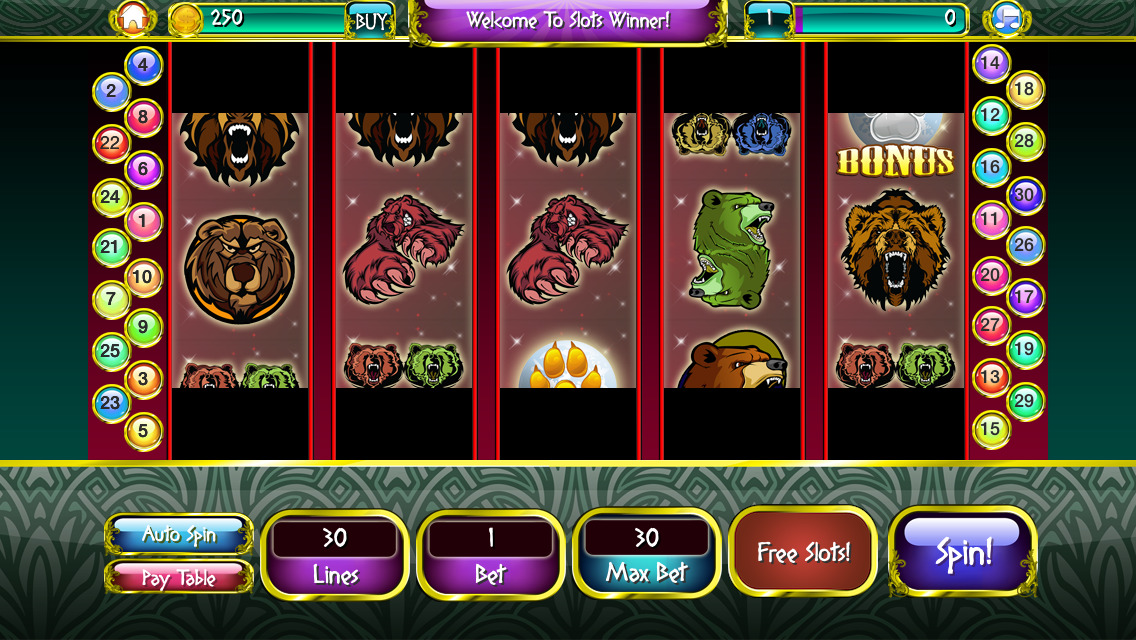Adjust the Bet amount

(x=490, y=555)
